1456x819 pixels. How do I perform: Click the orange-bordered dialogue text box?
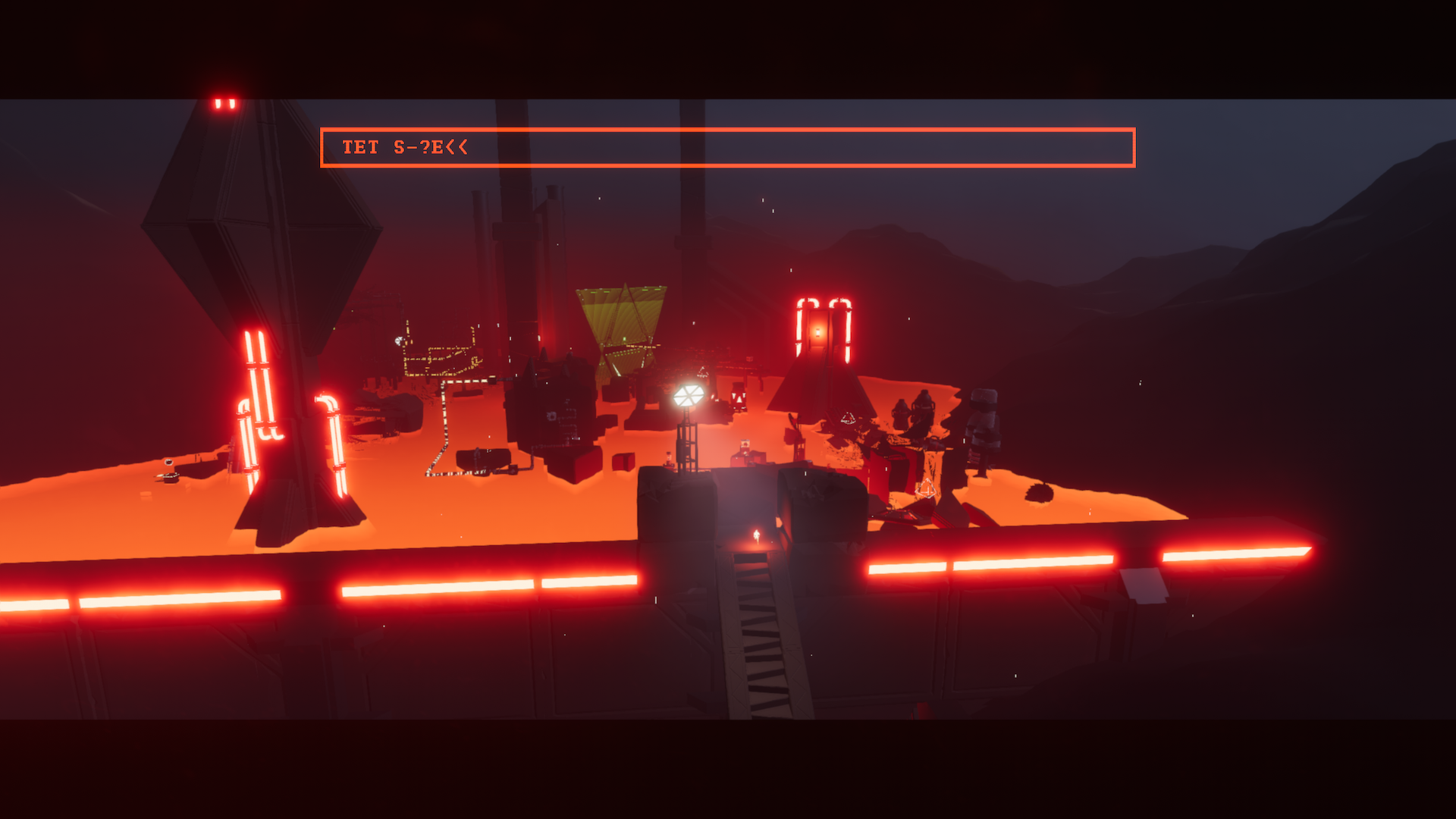[727, 147]
